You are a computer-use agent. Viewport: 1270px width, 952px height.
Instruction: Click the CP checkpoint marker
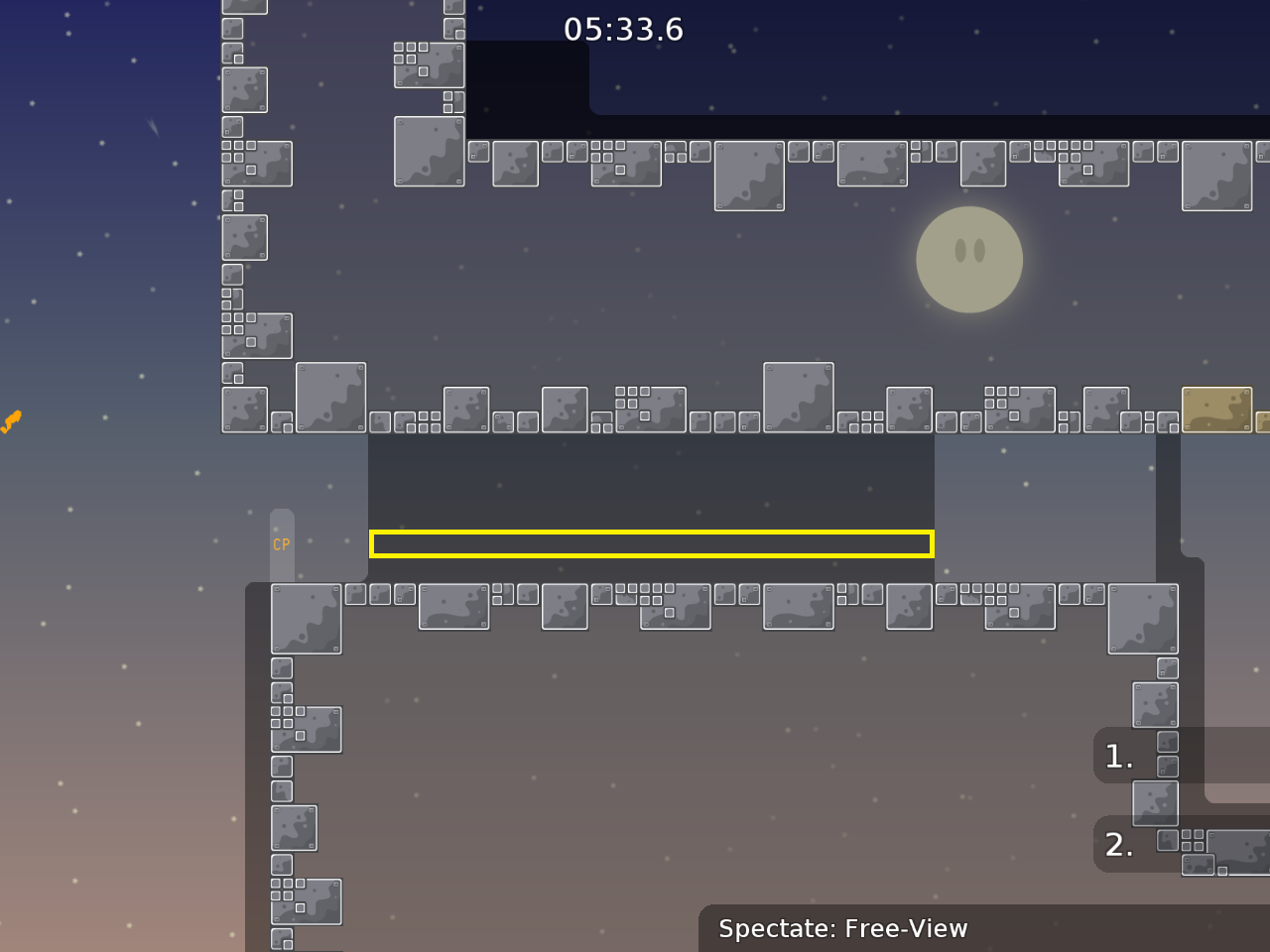pos(281,543)
